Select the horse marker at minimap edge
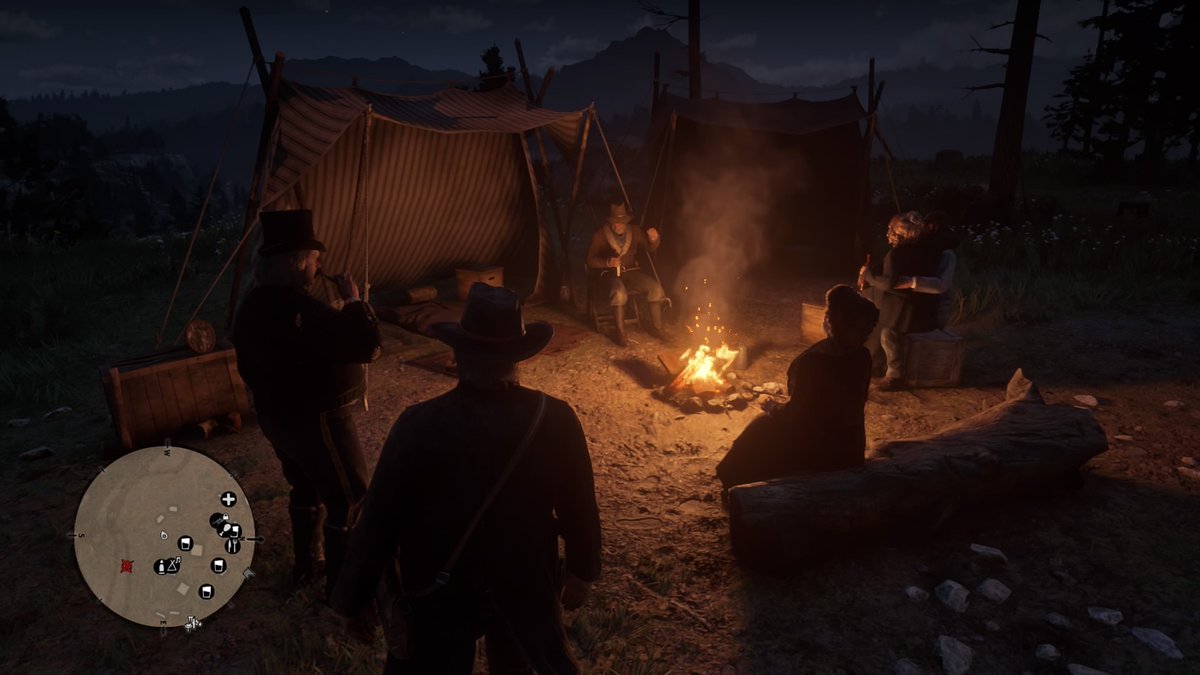This screenshot has width=1200, height=675. tap(192, 623)
